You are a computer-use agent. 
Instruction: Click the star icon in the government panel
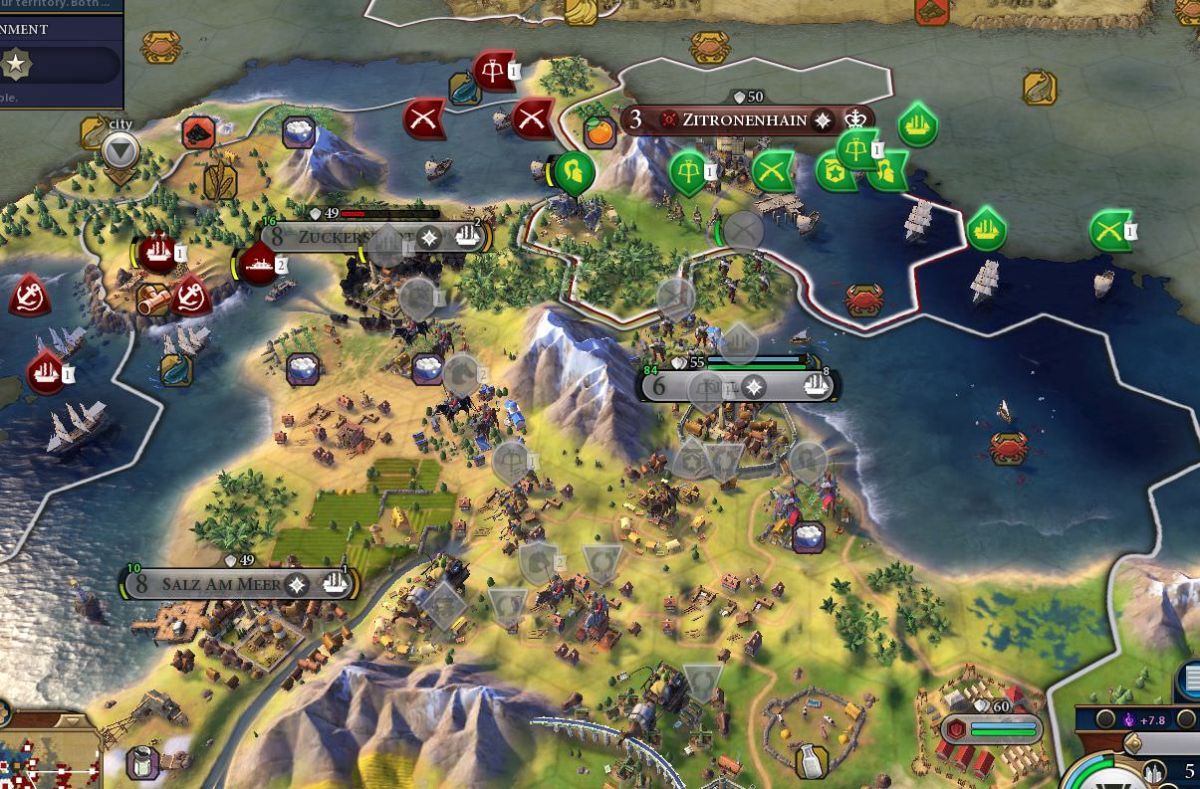coord(16,66)
